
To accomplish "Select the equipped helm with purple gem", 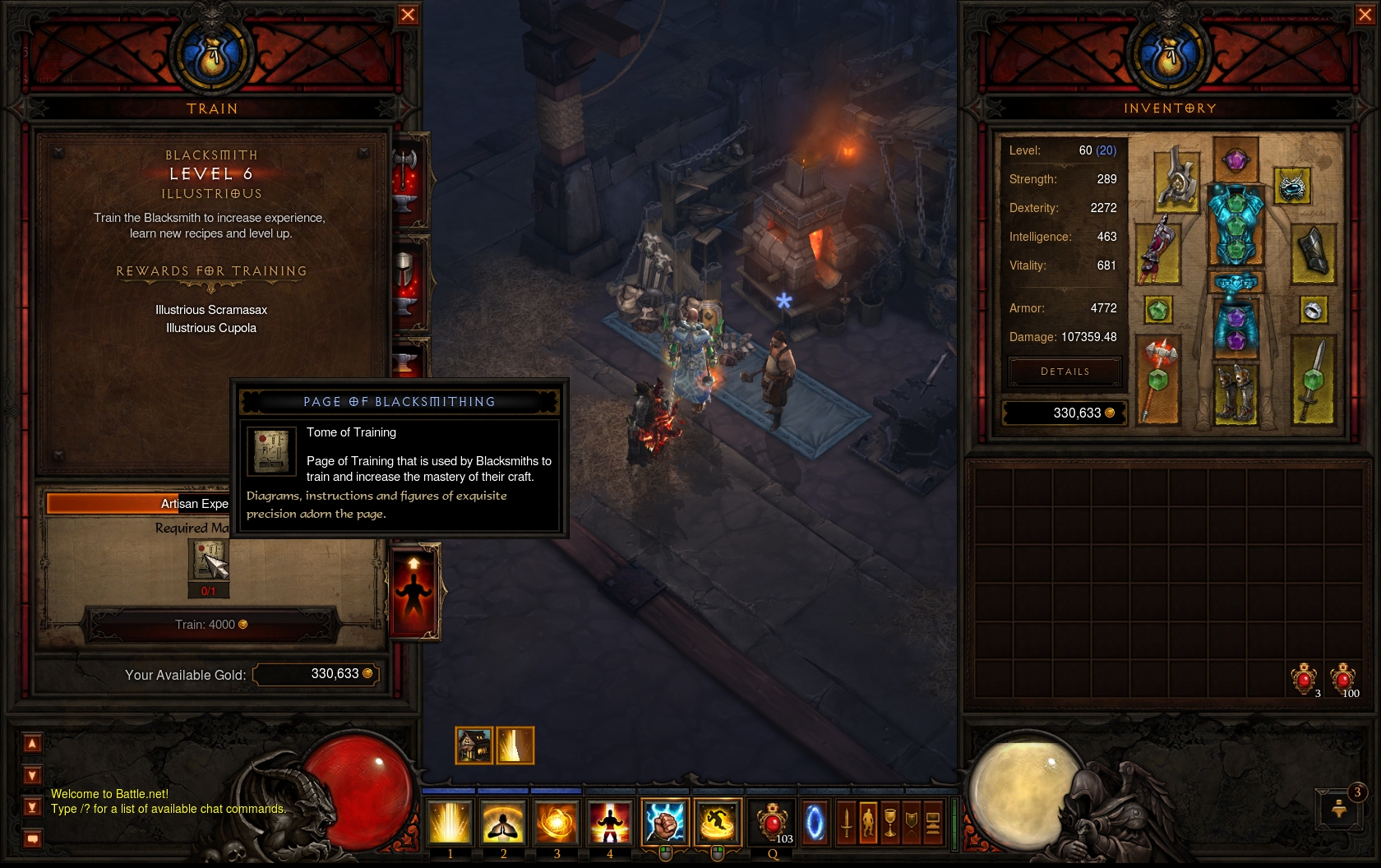I will click(x=1236, y=159).
